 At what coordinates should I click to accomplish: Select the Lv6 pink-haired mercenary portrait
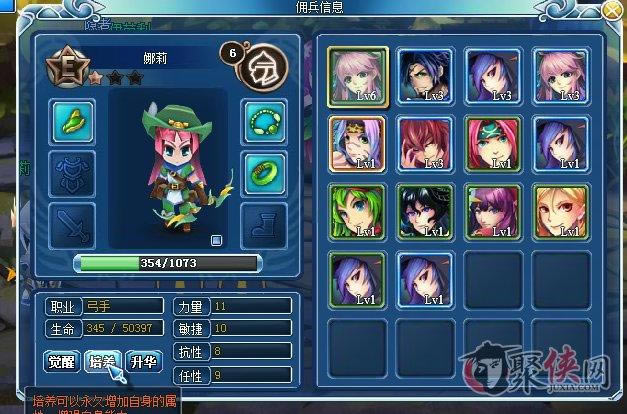point(352,76)
